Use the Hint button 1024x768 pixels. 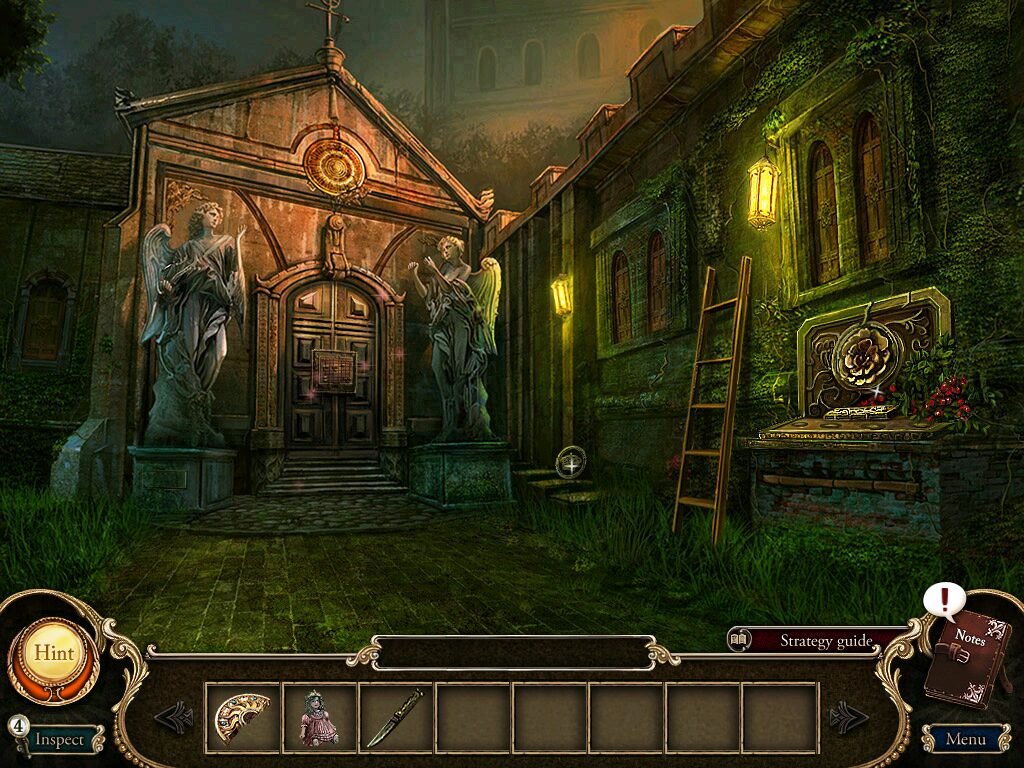click(x=53, y=653)
